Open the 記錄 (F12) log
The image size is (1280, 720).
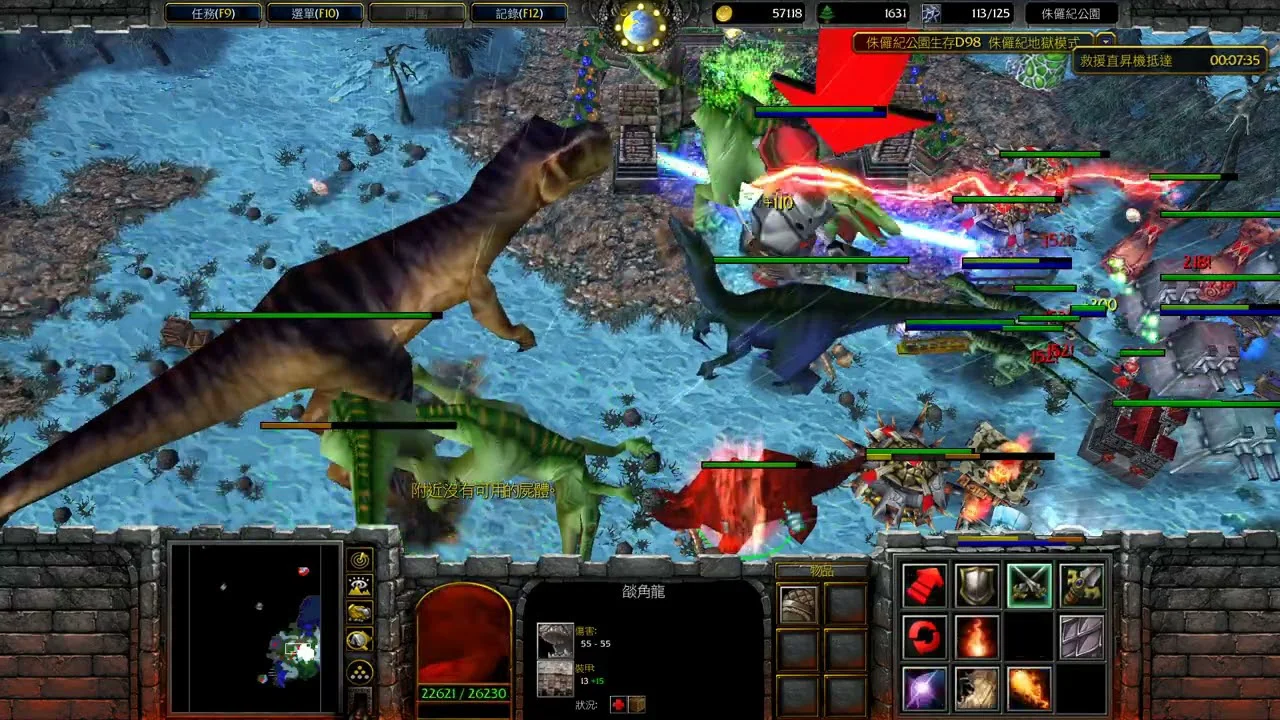(x=519, y=13)
